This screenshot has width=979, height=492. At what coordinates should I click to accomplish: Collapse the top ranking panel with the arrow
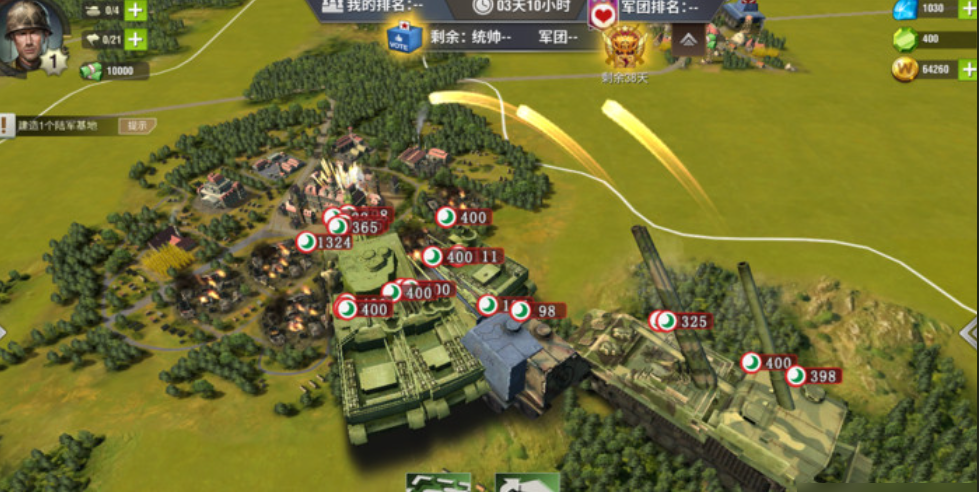tap(689, 39)
